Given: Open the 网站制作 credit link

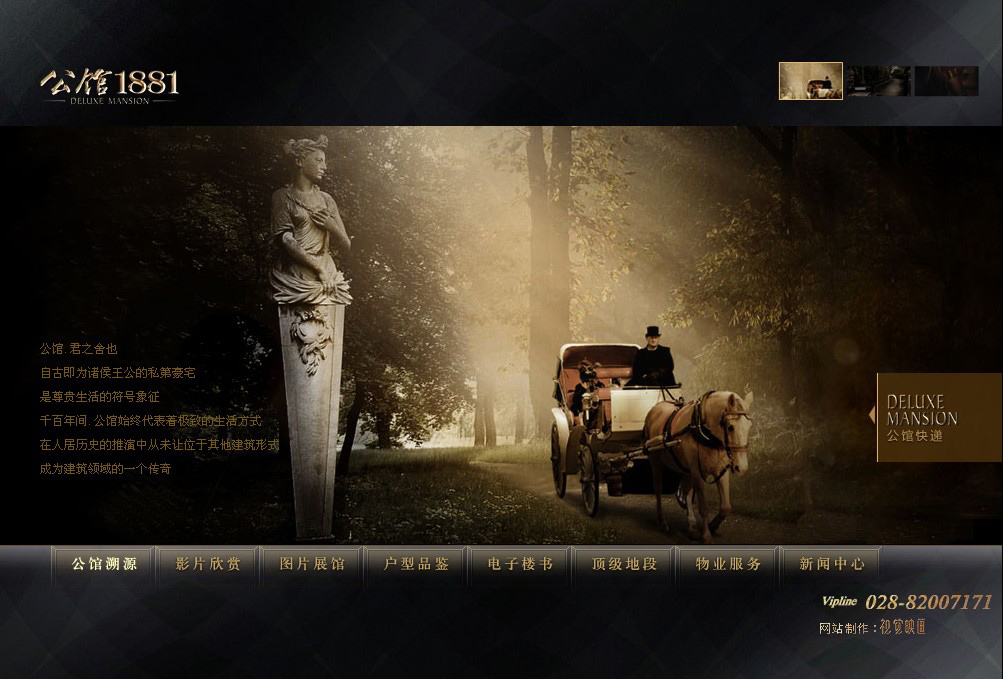Looking at the screenshot, I should 902,627.
